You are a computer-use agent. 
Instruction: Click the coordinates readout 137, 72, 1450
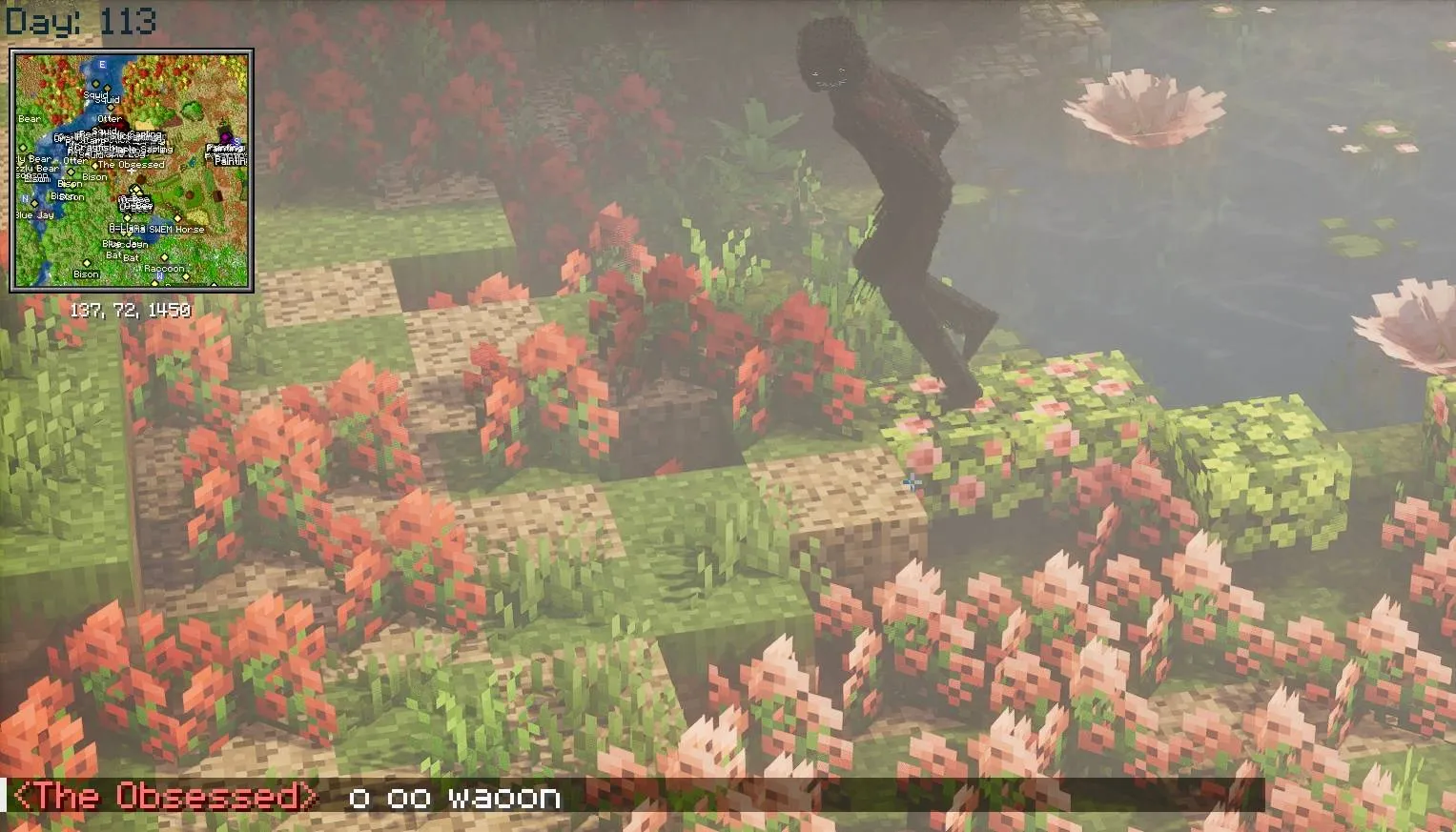point(131,310)
